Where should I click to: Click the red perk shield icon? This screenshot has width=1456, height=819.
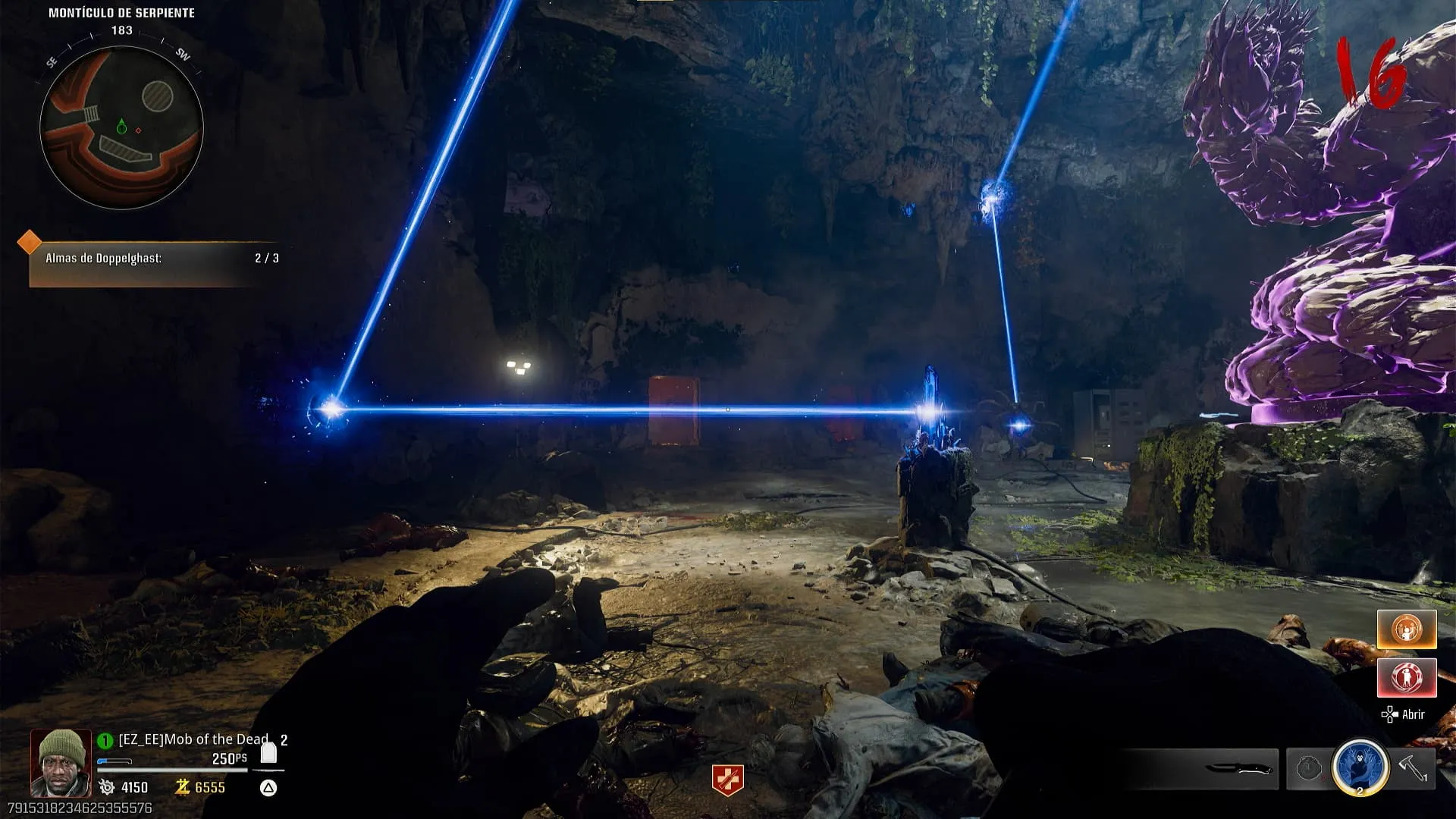(727, 780)
